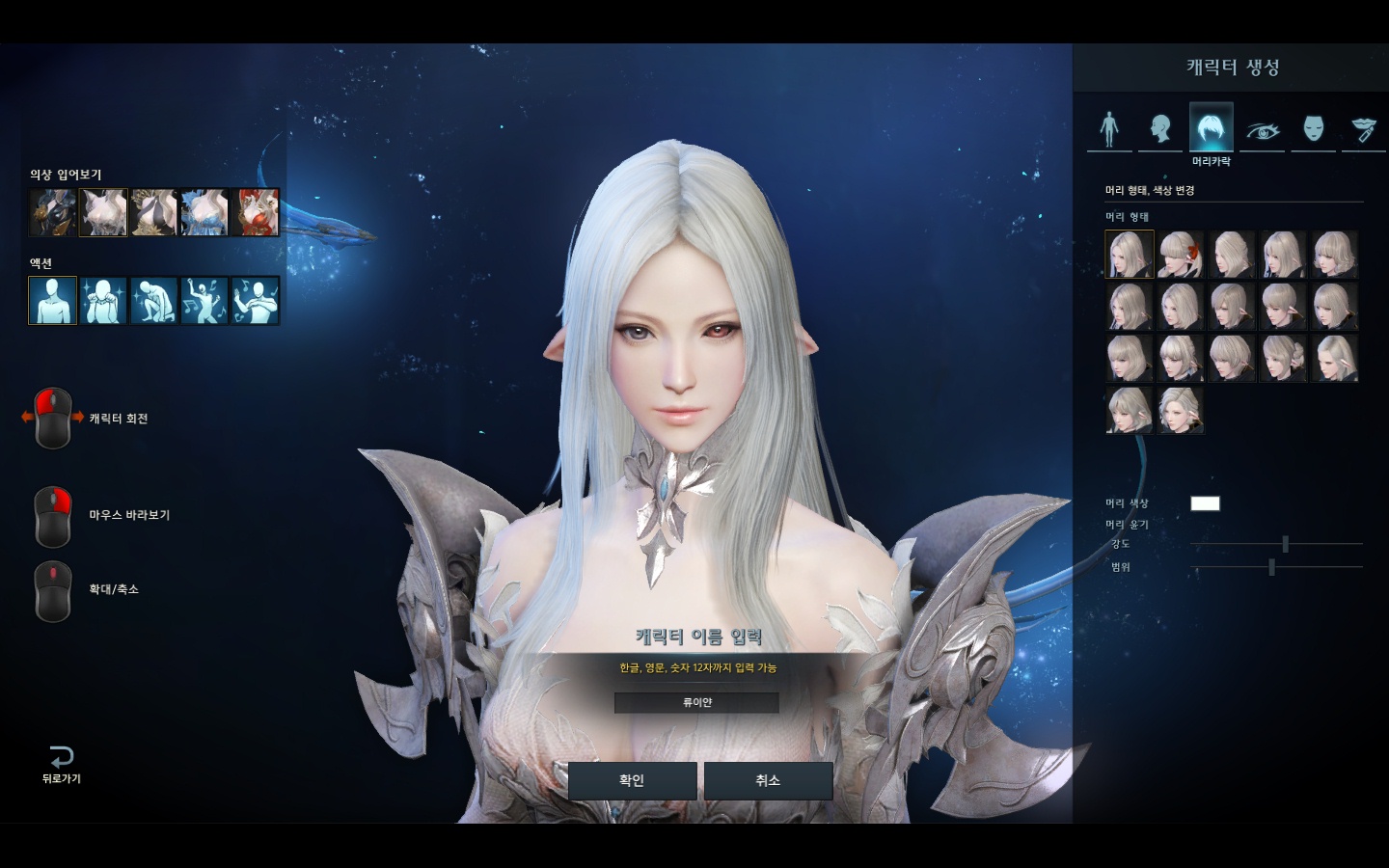
Task: Adjust the 범위 hair gloss range slider
Action: [x=1271, y=567]
